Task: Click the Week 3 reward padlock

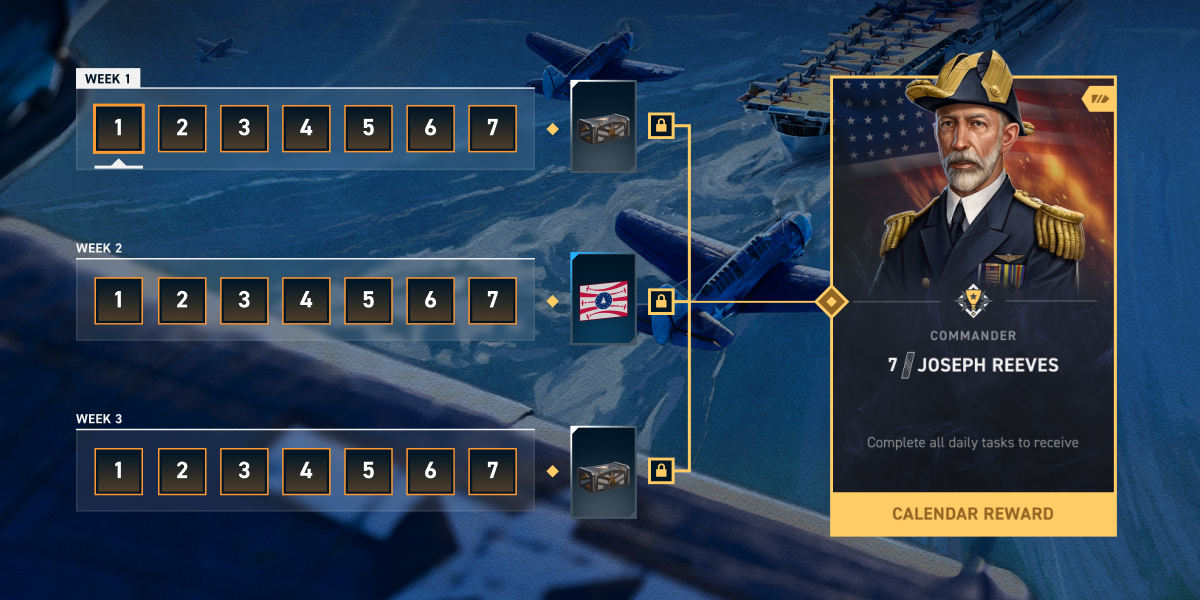Action: (660, 468)
